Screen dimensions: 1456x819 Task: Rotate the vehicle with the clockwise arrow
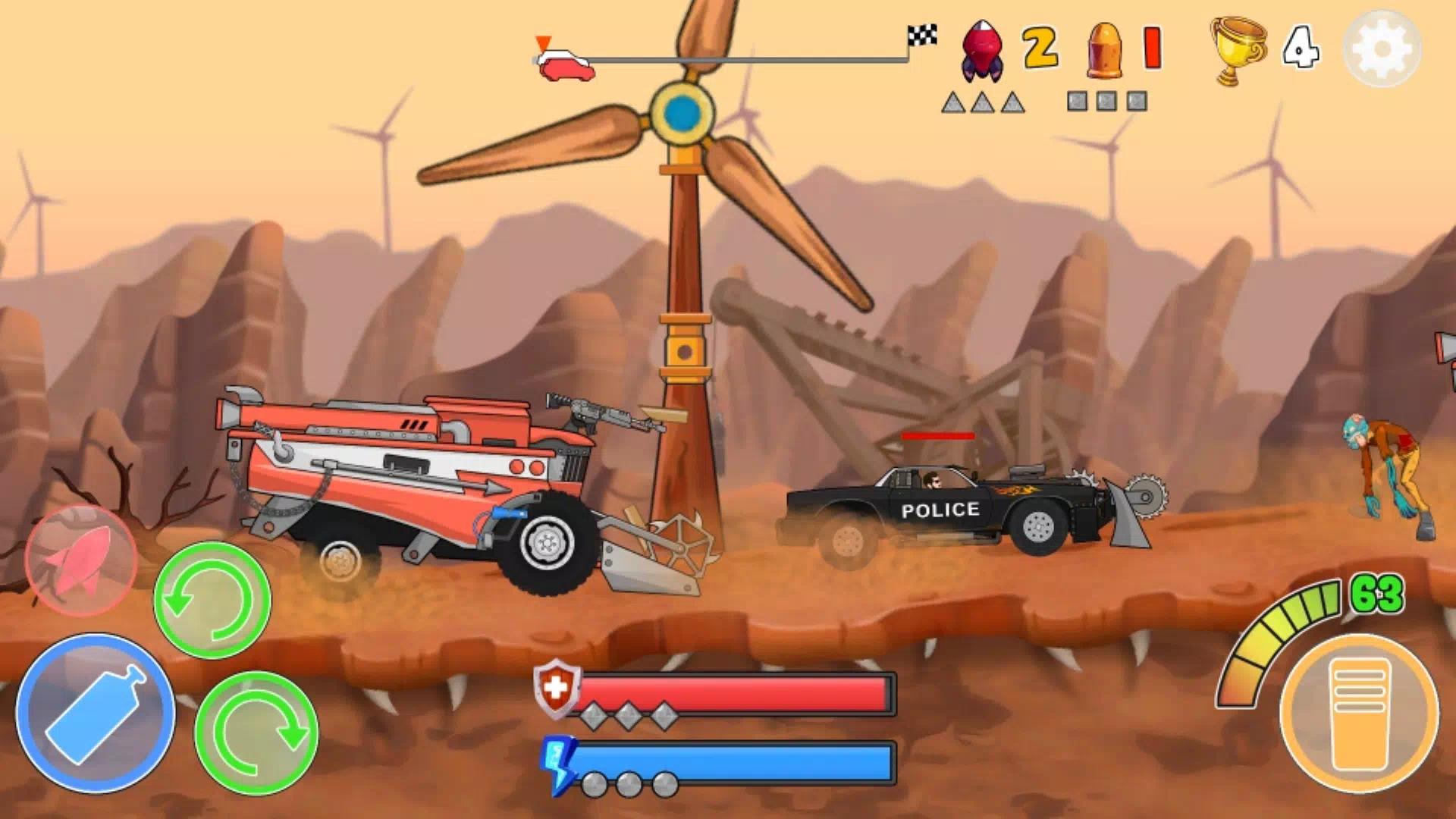pos(256,732)
